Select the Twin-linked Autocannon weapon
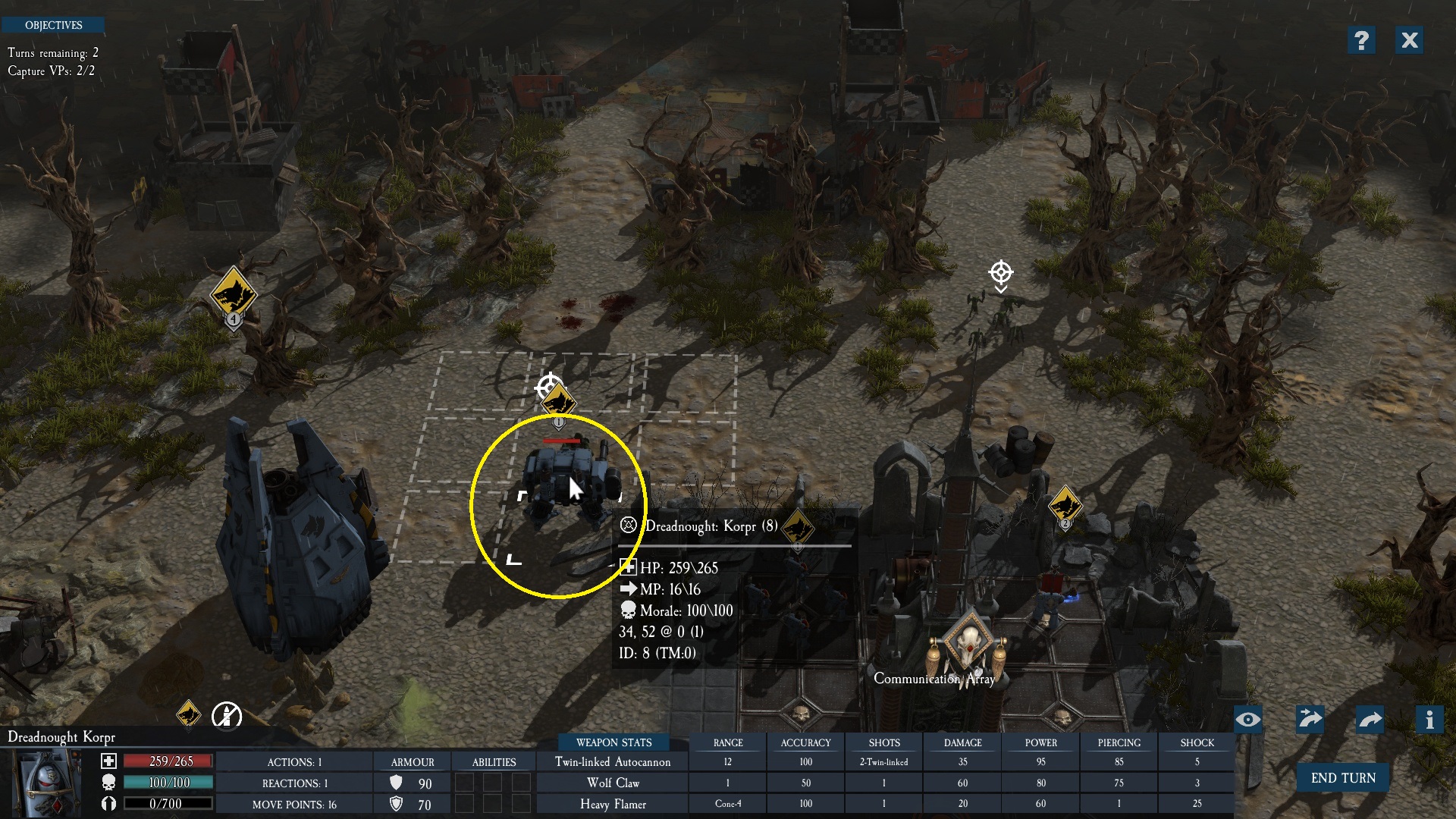 pos(613,762)
